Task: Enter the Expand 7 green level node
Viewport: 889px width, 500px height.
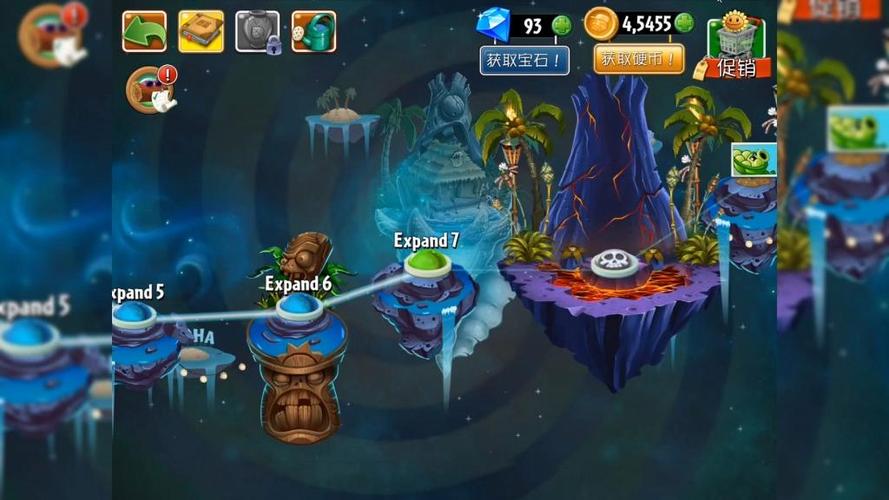Action: pyautogui.click(x=428, y=263)
